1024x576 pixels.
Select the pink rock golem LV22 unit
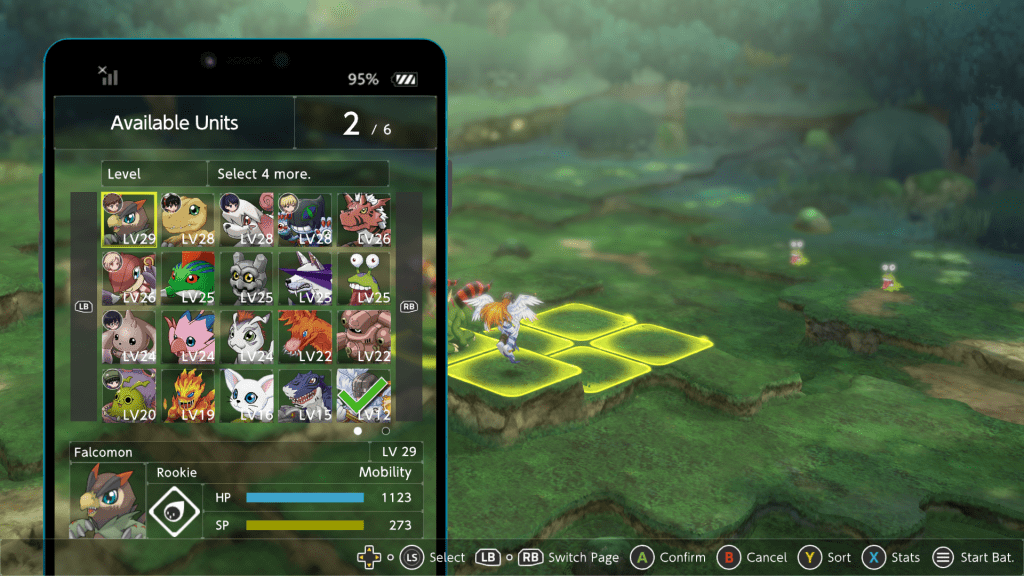point(363,337)
